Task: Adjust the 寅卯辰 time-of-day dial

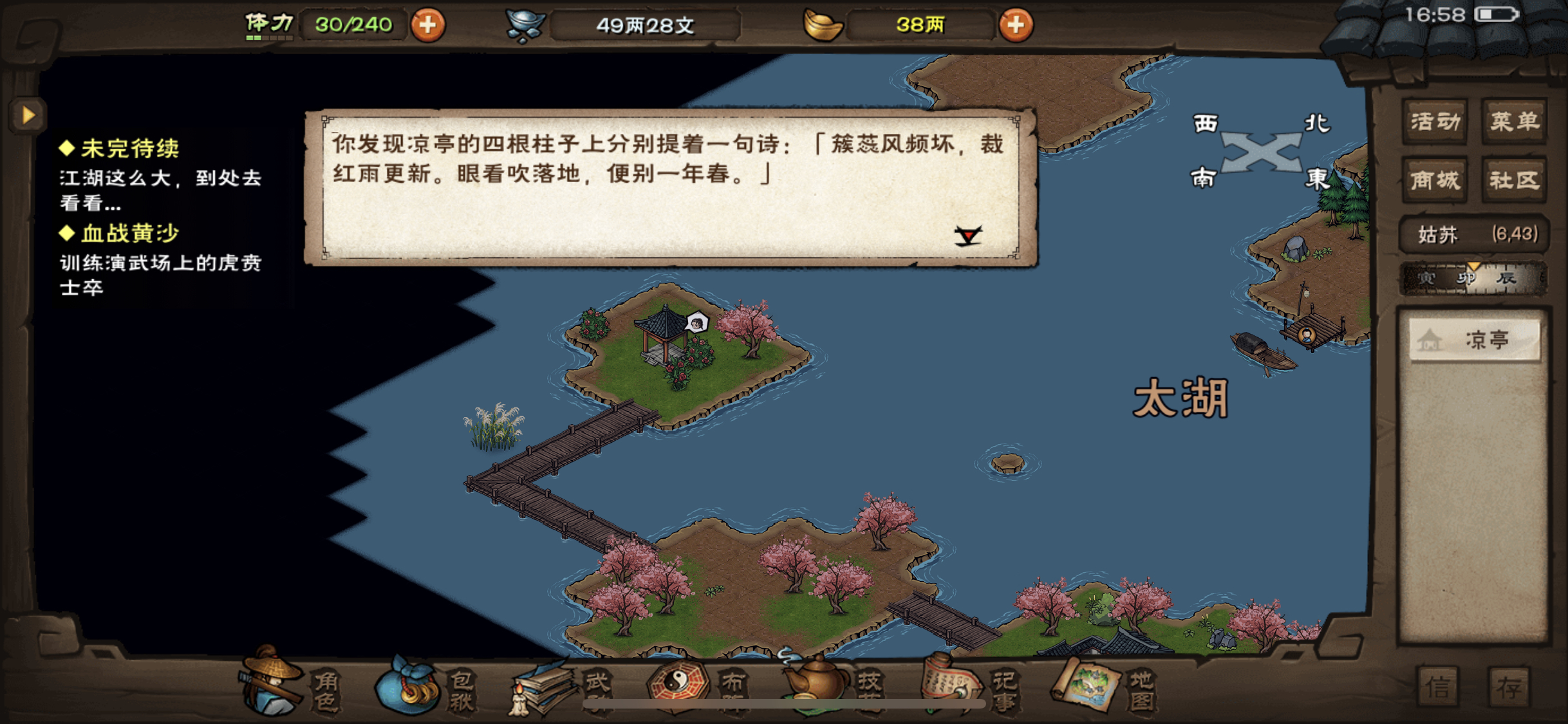Action: click(1473, 278)
